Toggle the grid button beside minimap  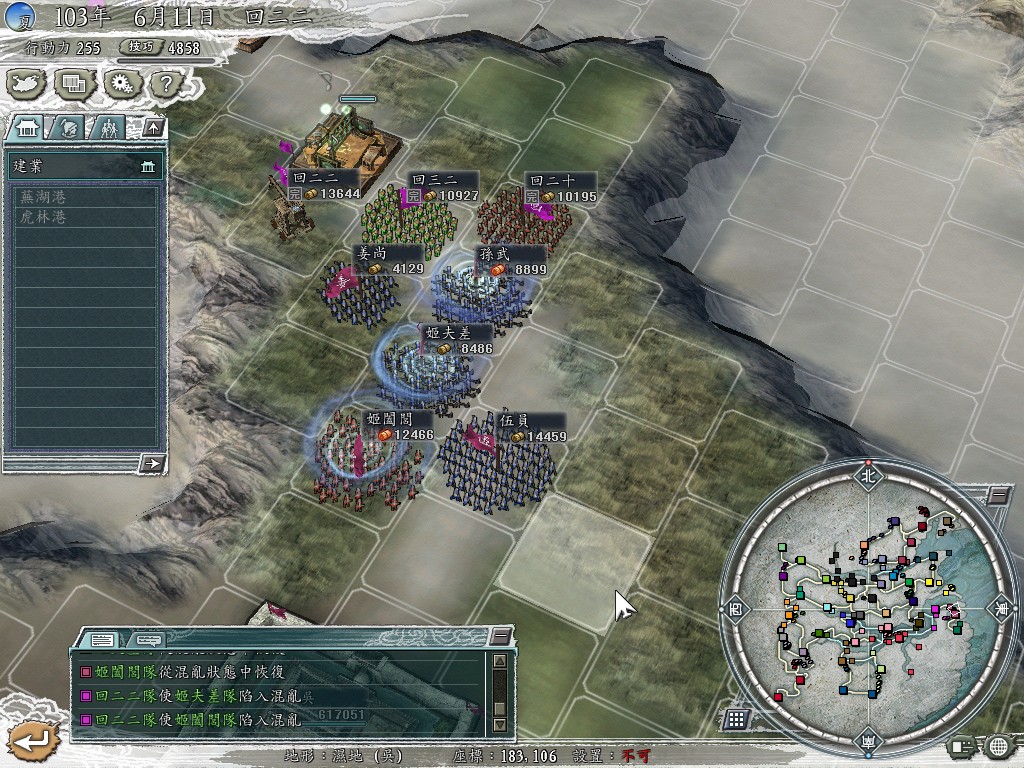click(x=736, y=718)
